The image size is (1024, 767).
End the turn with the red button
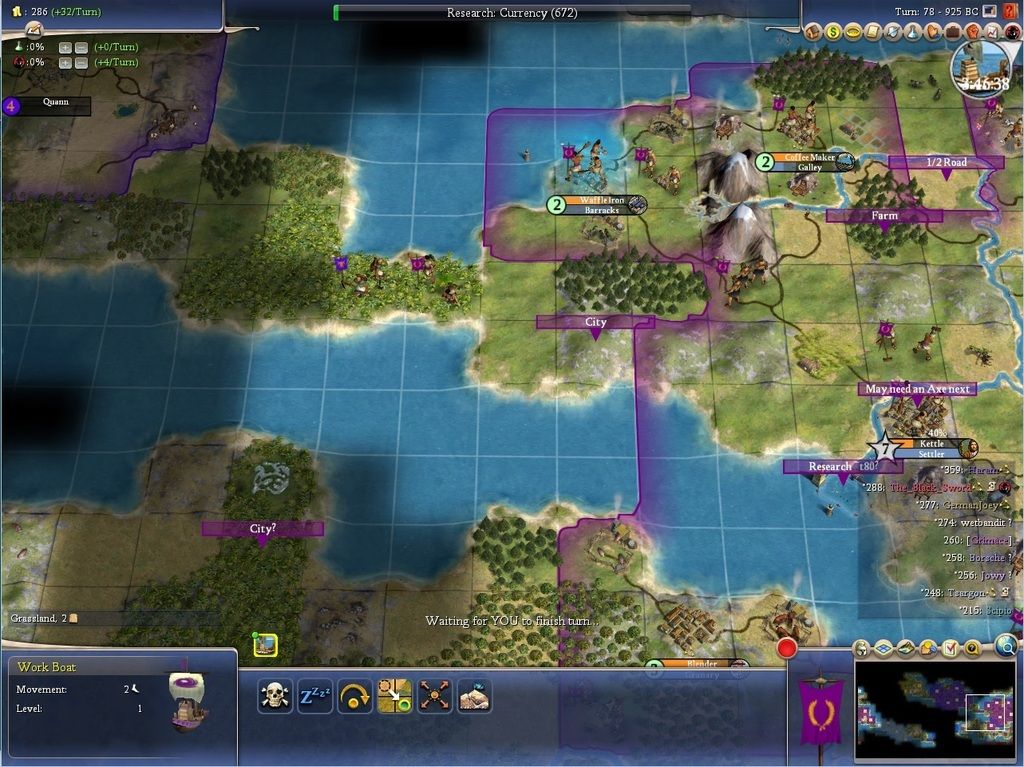pyautogui.click(x=787, y=648)
